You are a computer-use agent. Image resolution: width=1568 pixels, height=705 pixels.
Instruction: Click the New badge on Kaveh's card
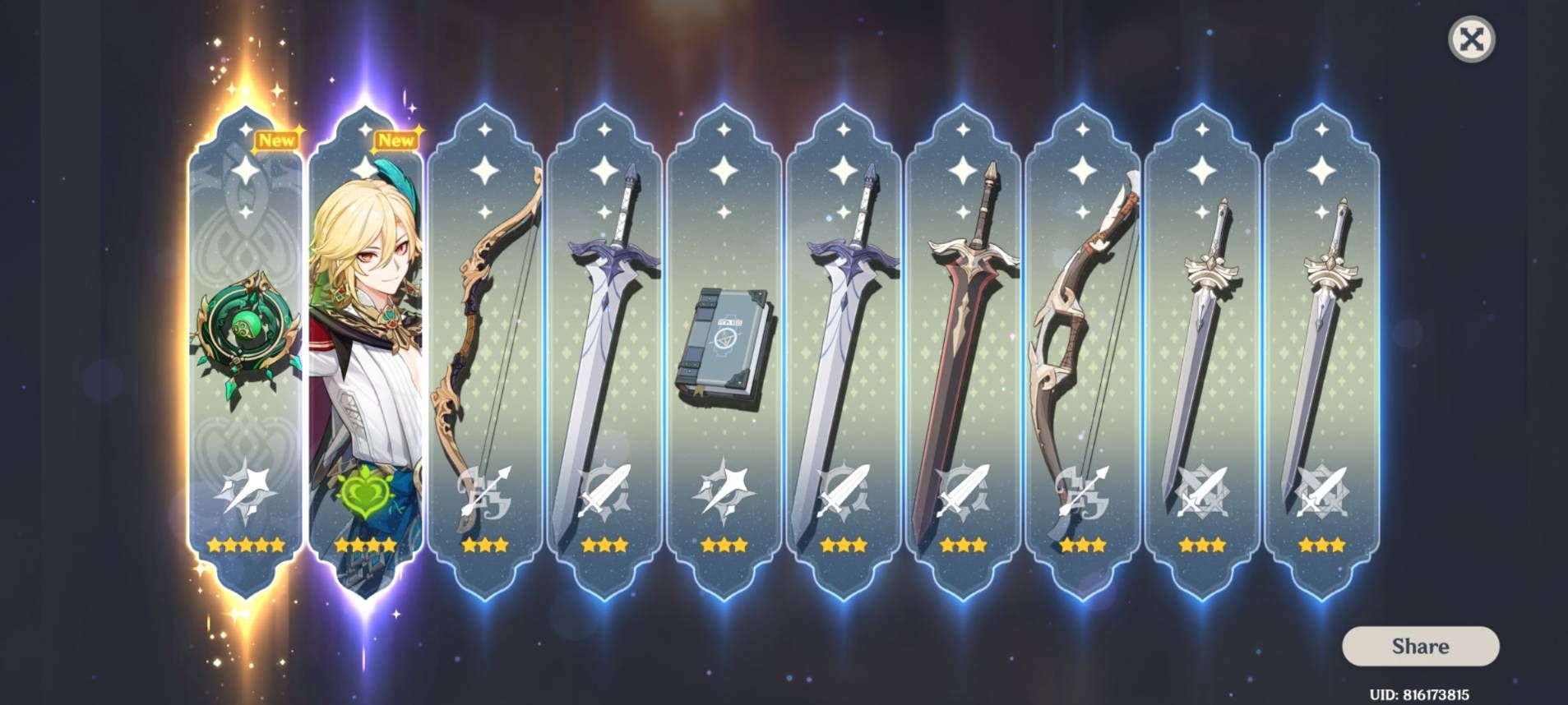pos(397,141)
